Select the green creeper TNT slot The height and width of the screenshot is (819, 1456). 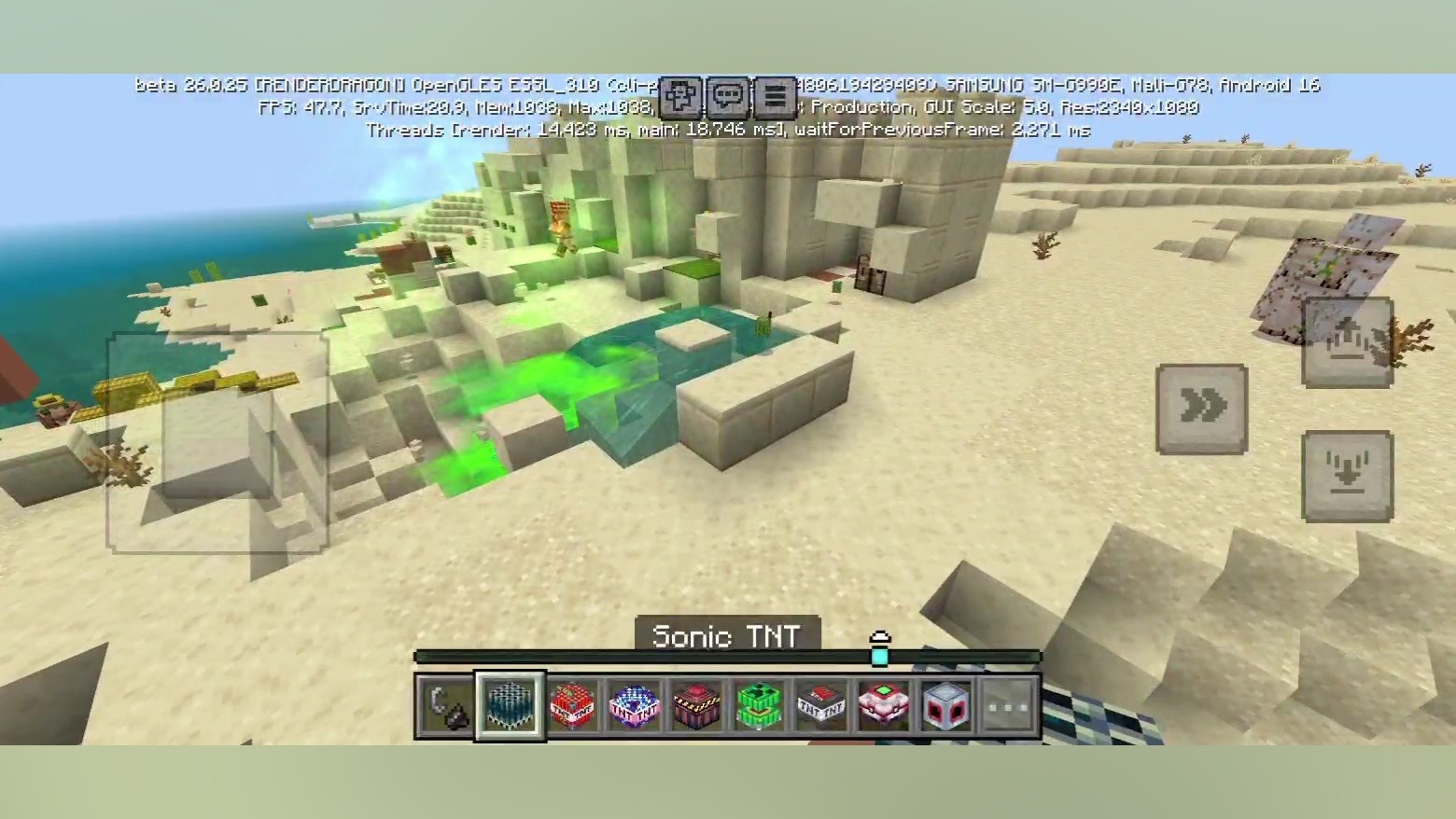point(760,706)
